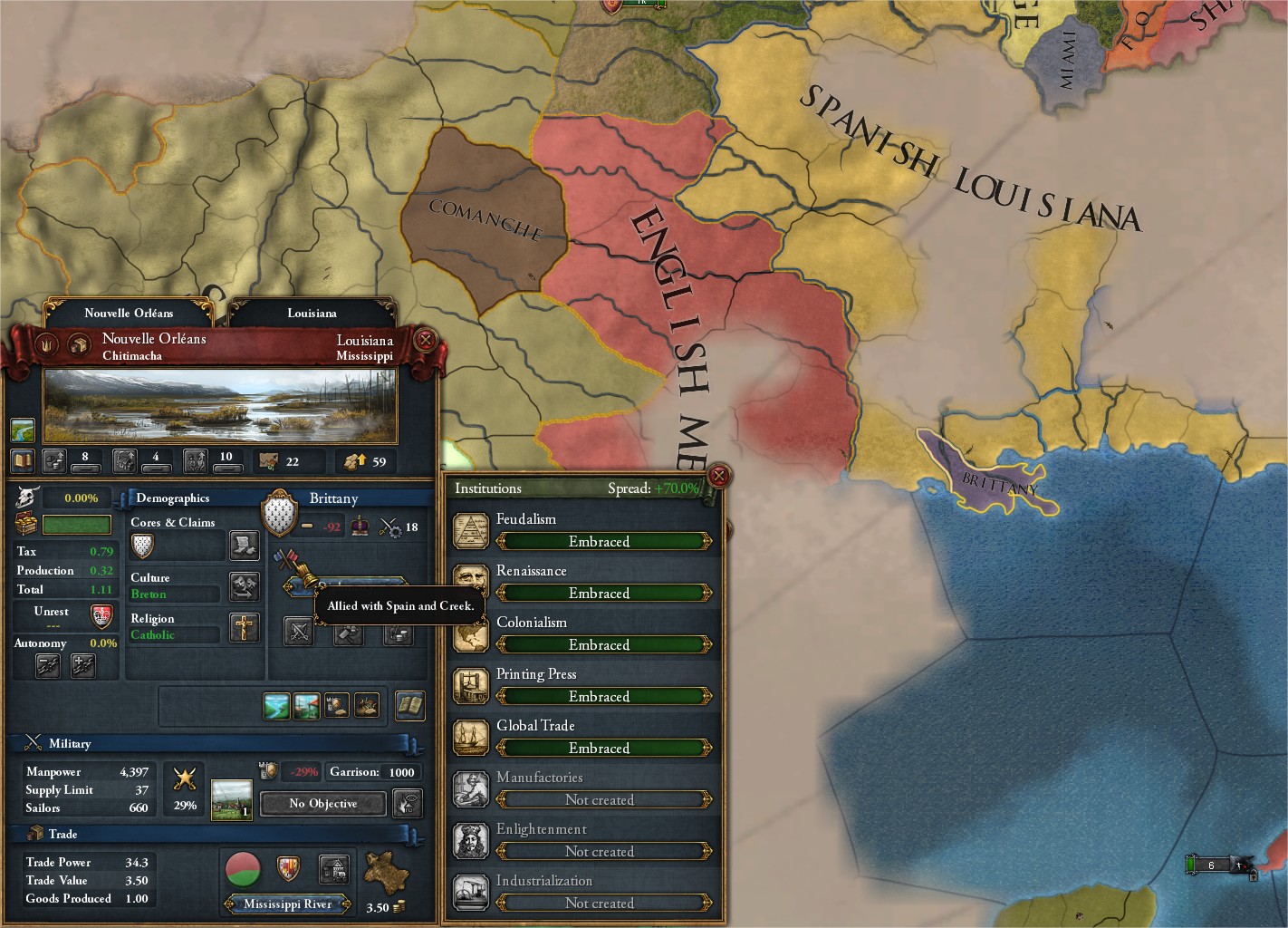This screenshot has height=928, width=1288.
Task: Click the No Objective button
Action: (x=322, y=804)
